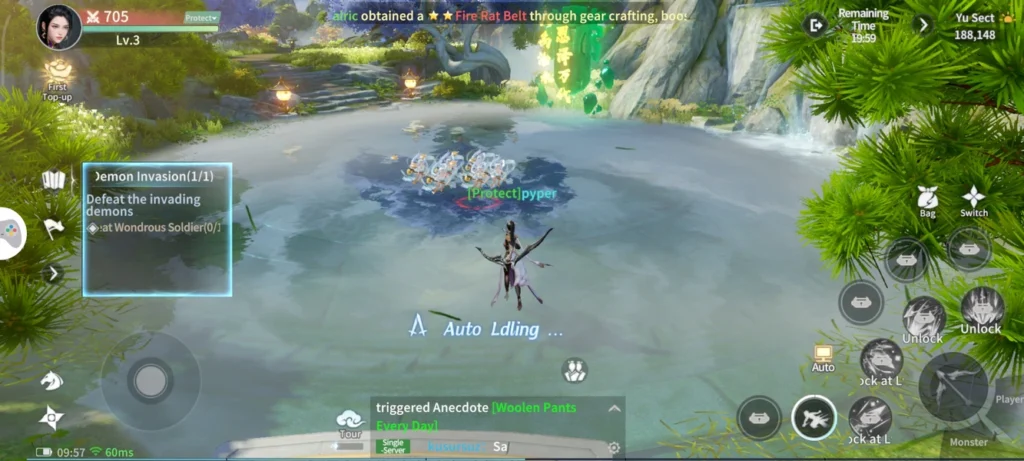
Task: Expand the Yu Sect location arrow
Action: (923, 25)
